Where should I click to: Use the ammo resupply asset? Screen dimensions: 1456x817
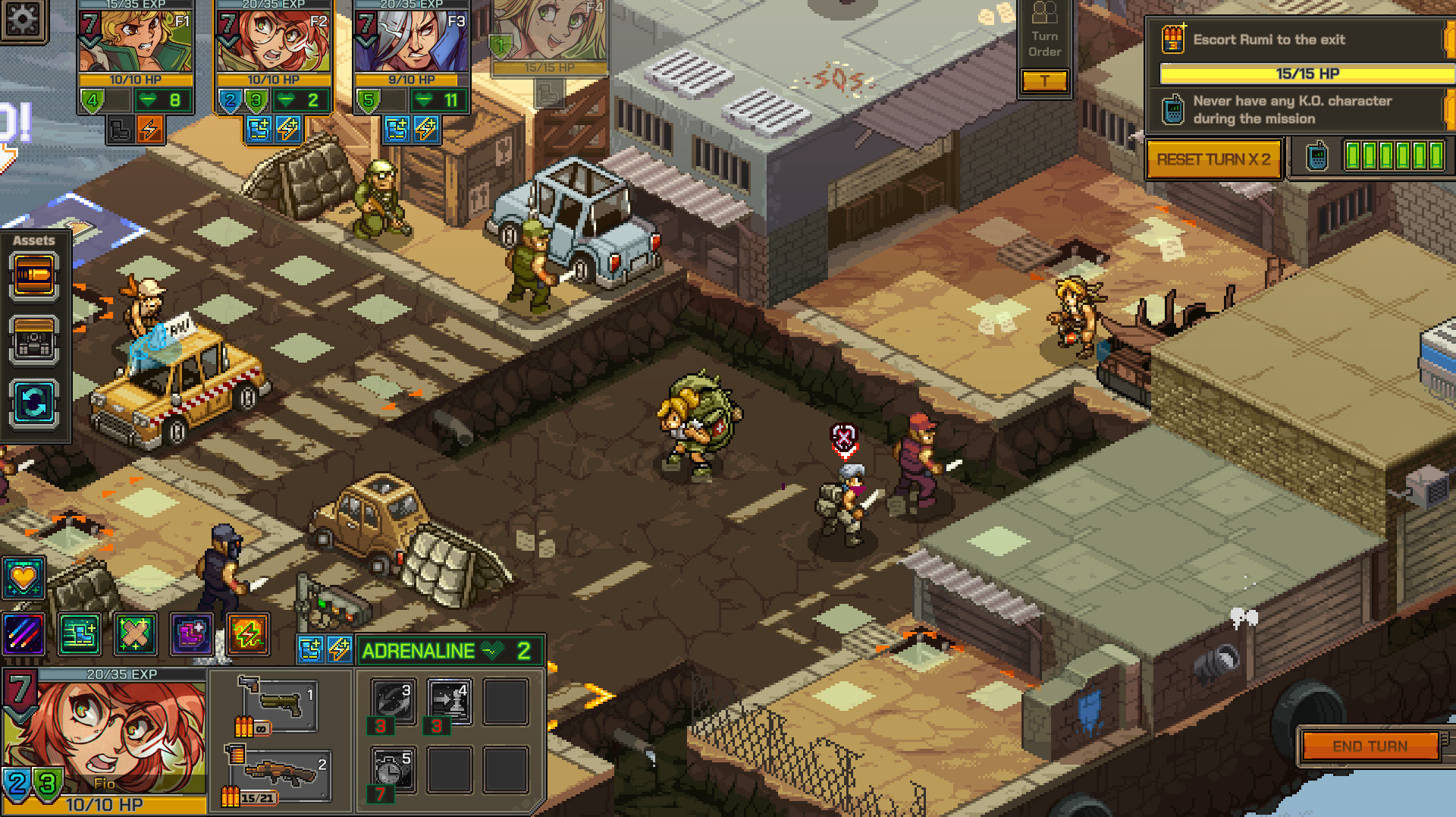pyautogui.click(x=34, y=277)
